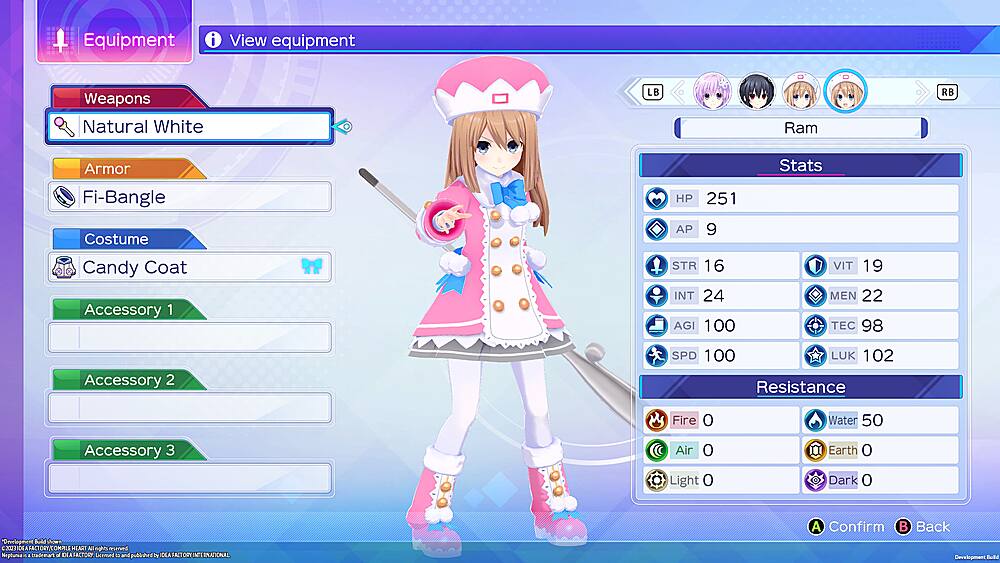1000x563 pixels.
Task: Select the empty Accessory 1 slot
Action: [189, 337]
